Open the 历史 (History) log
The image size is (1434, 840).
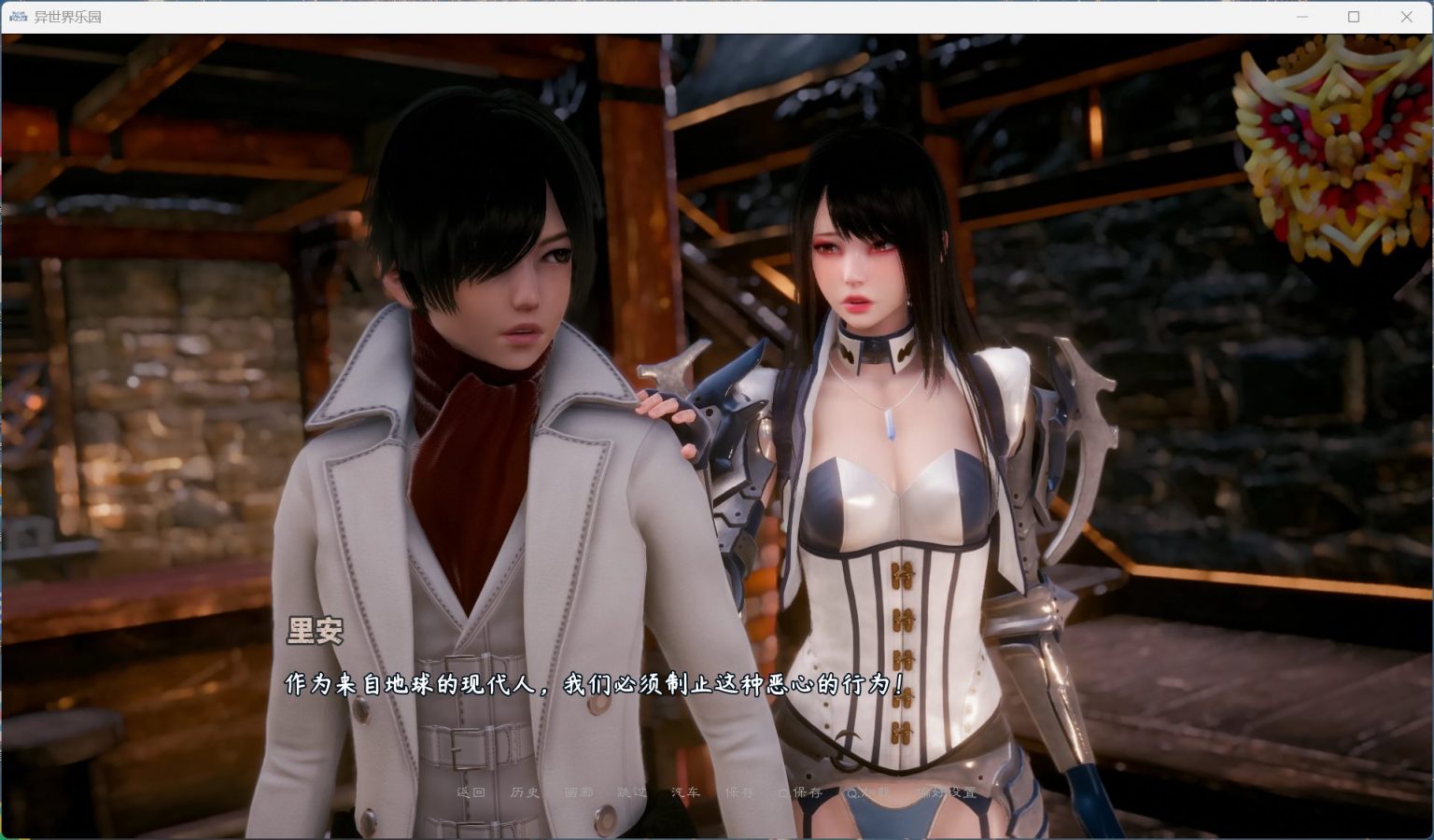pos(525,792)
